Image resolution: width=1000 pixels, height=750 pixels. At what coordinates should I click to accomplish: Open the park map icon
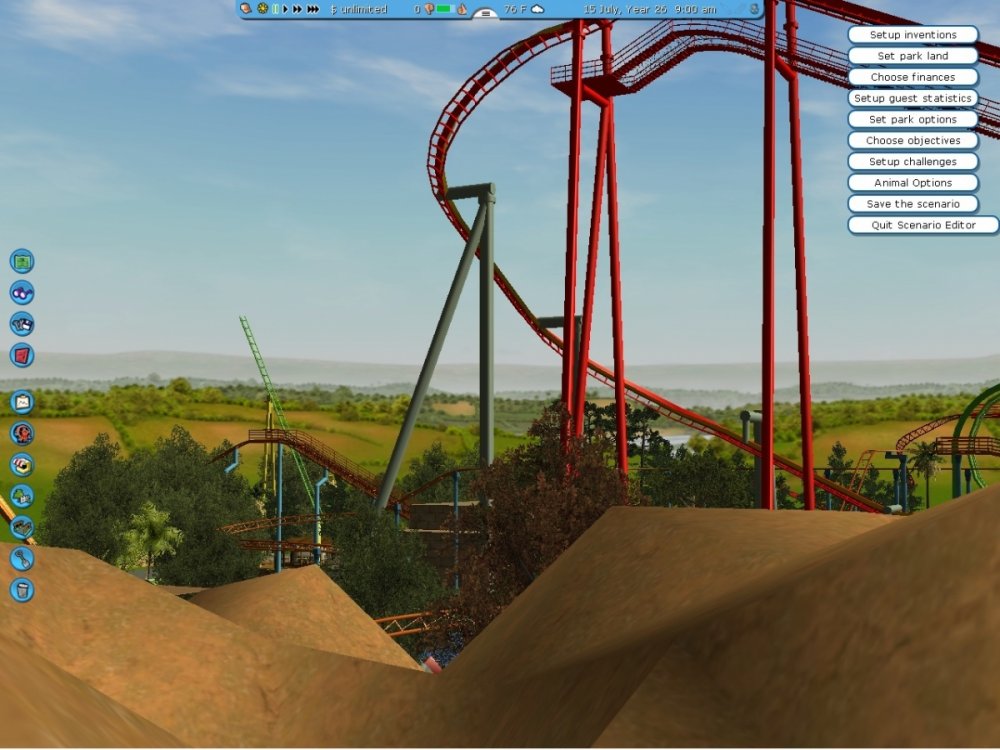coord(22,262)
